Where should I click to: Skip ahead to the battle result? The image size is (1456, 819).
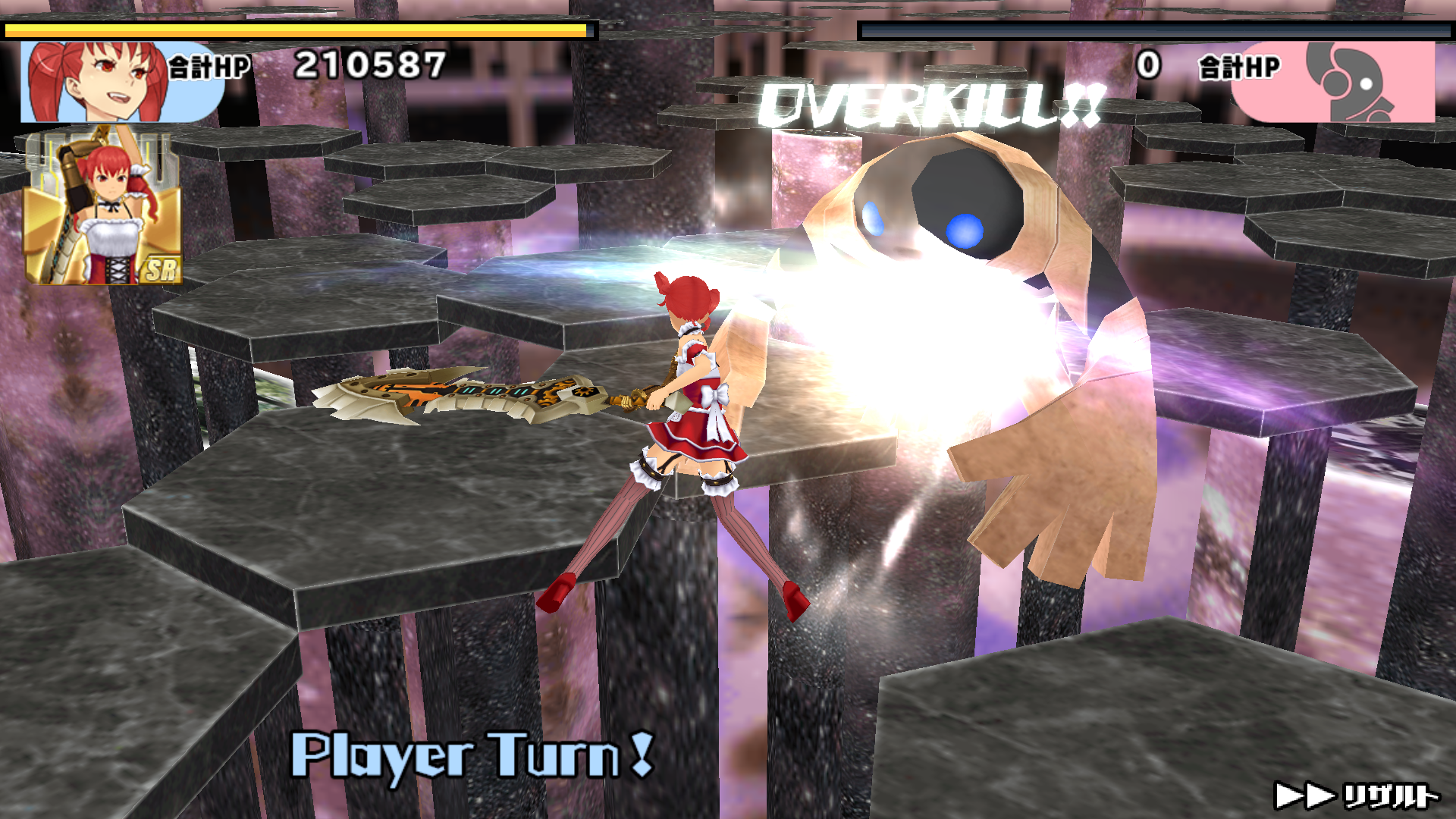(1356, 795)
